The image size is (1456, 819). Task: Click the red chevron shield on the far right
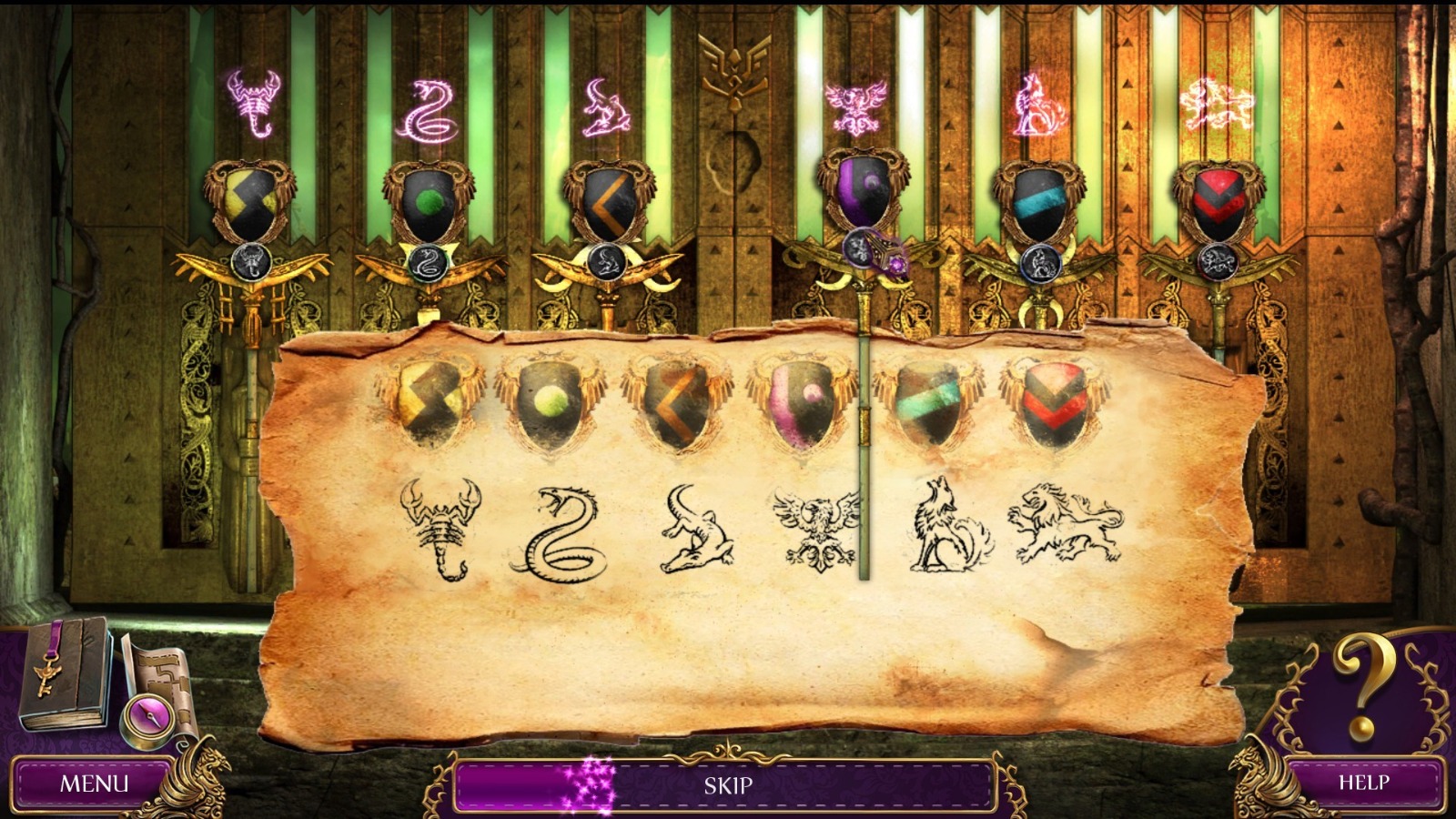[x=1219, y=196]
